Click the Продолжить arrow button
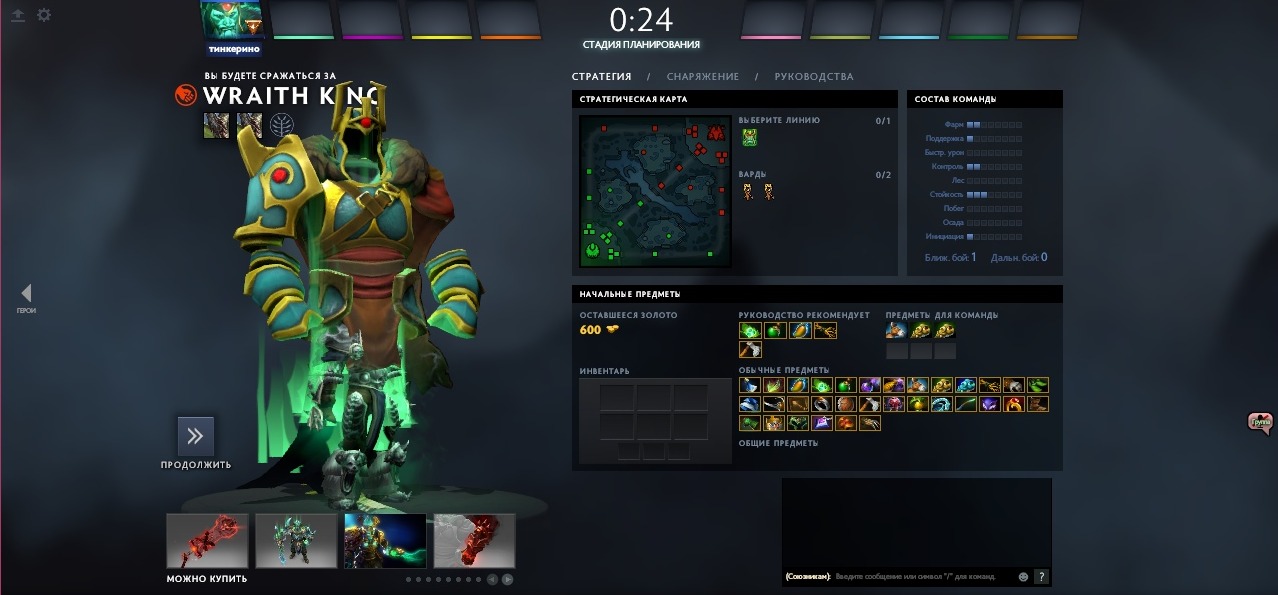This screenshot has width=1278, height=595. click(196, 436)
